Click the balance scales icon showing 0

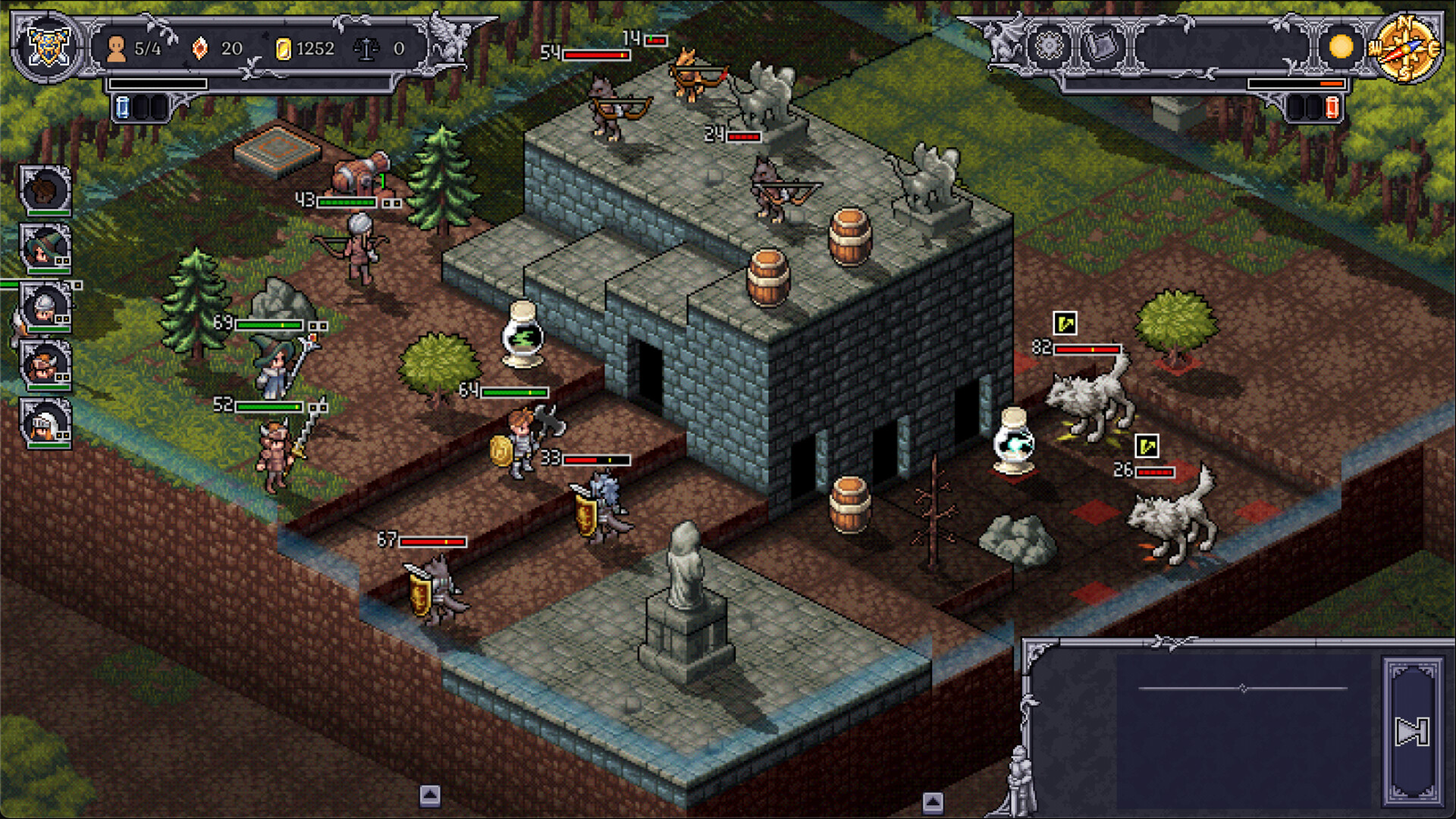(x=367, y=47)
